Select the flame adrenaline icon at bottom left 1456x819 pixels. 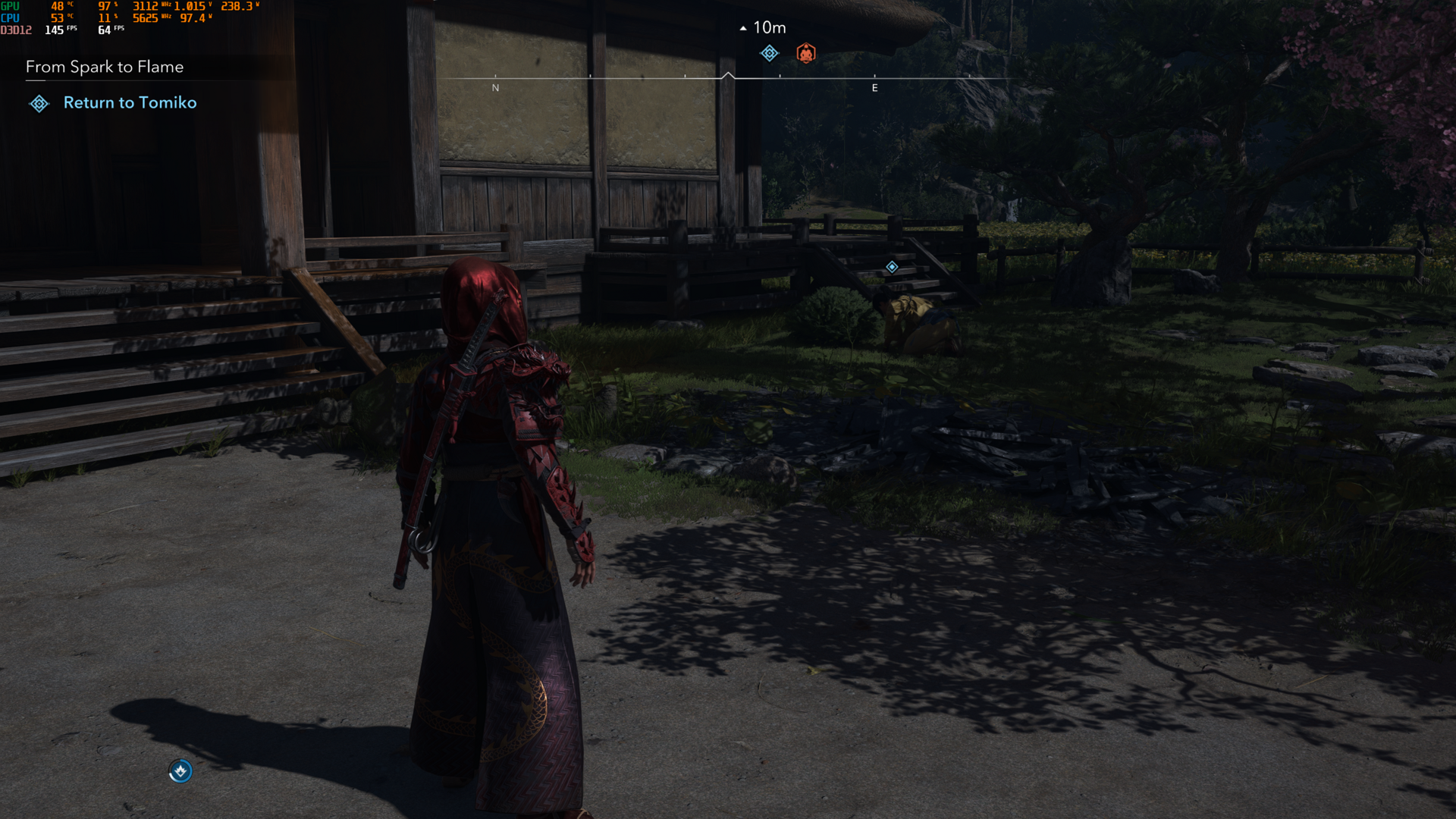(x=180, y=771)
